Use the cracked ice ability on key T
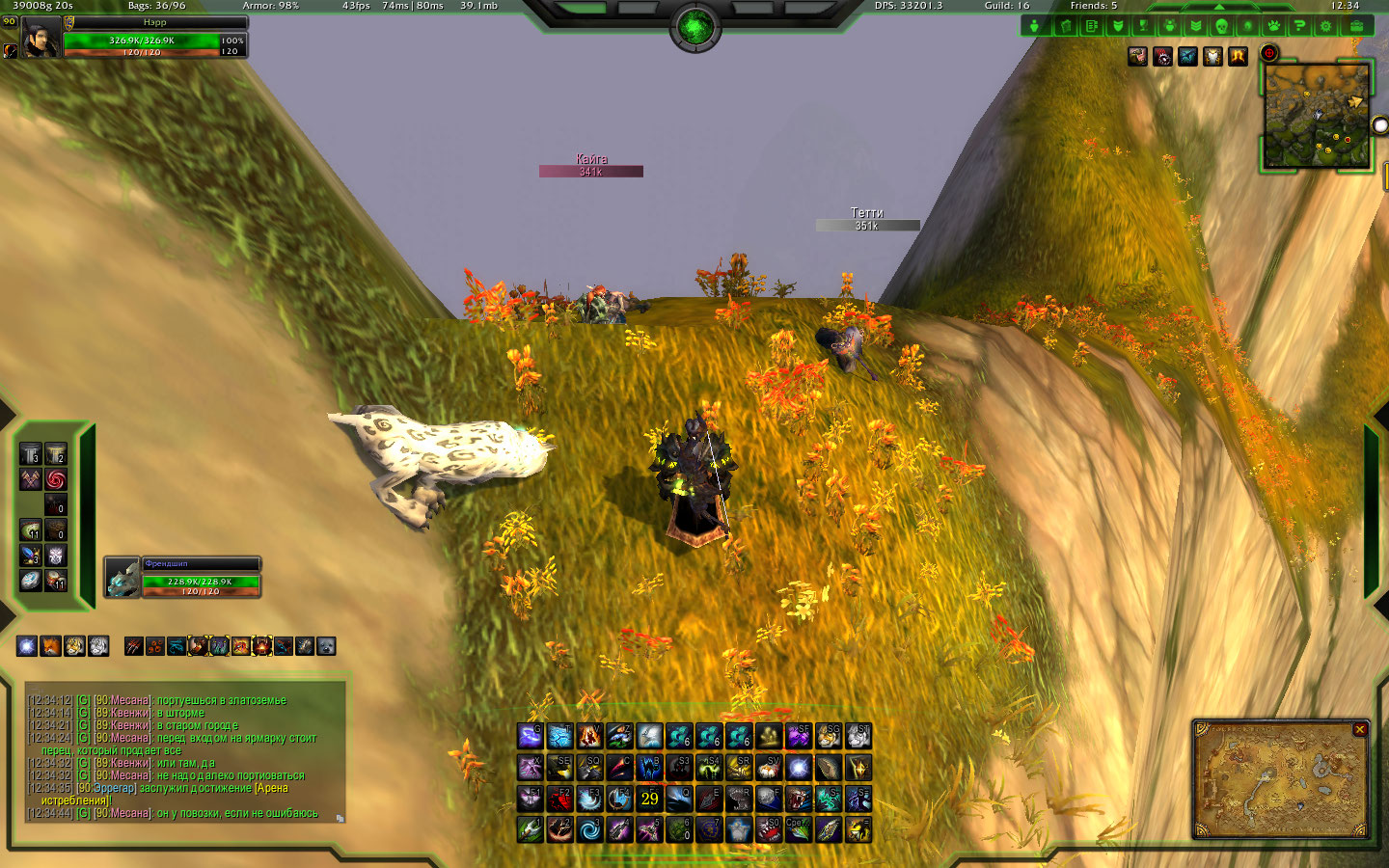The width and height of the screenshot is (1389, 868). point(559,737)
